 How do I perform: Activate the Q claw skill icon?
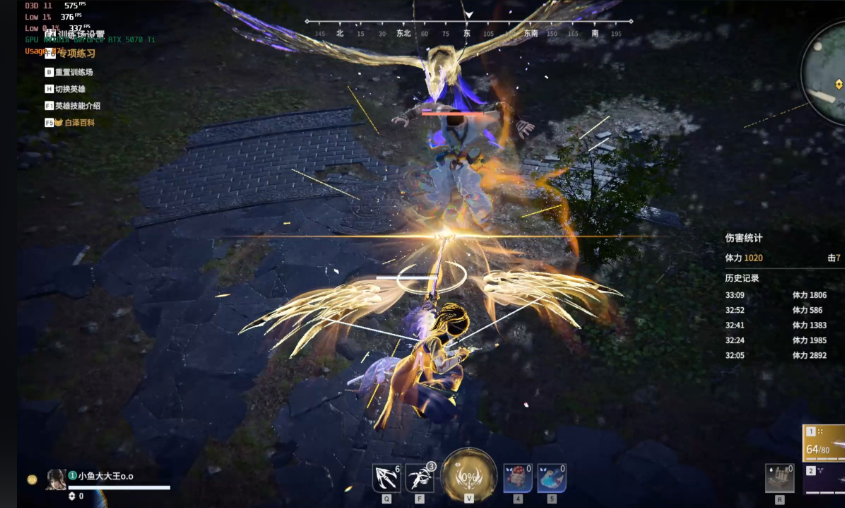[386, 477]
